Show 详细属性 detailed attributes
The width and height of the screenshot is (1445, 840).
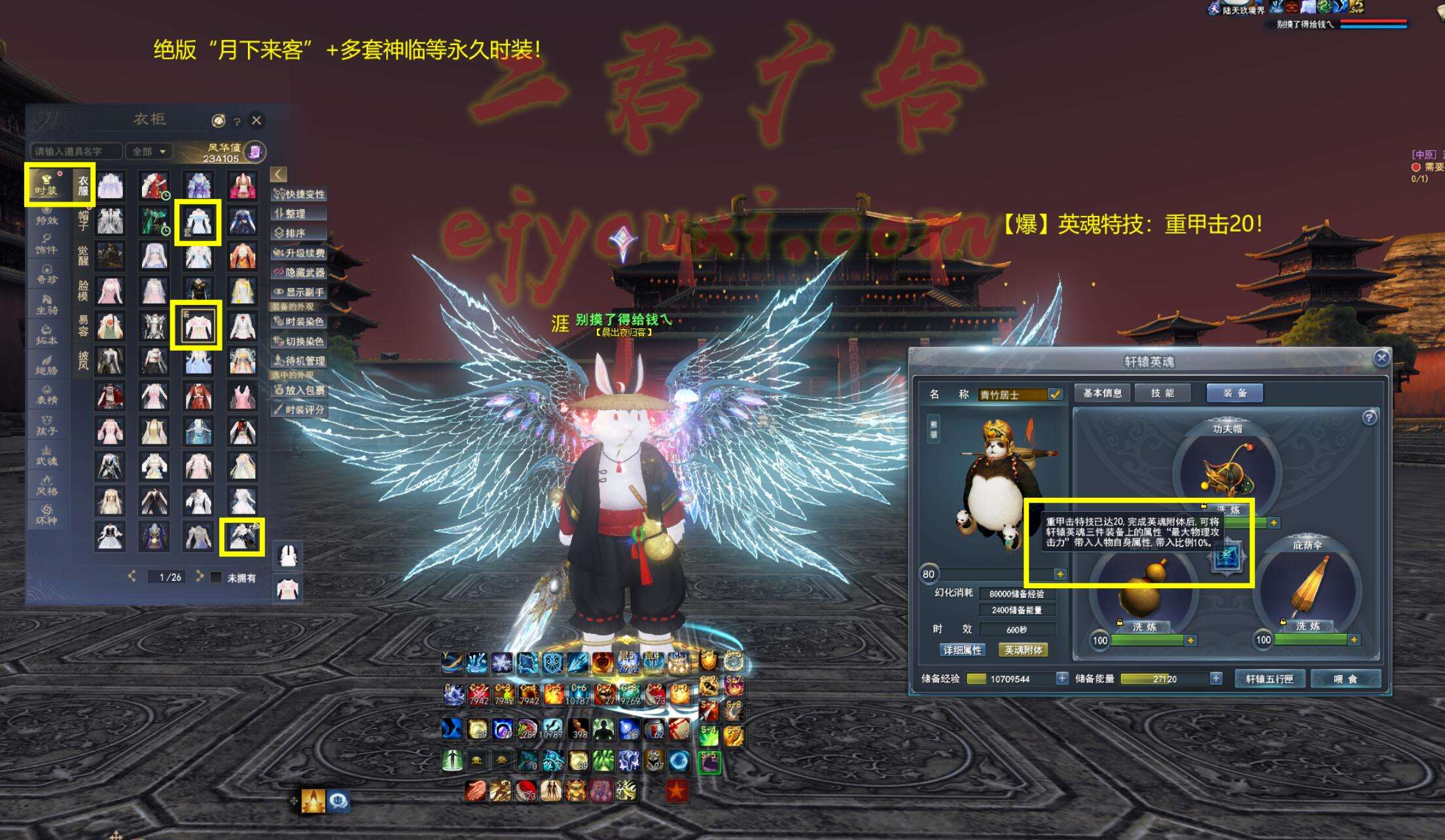point(962,650)
